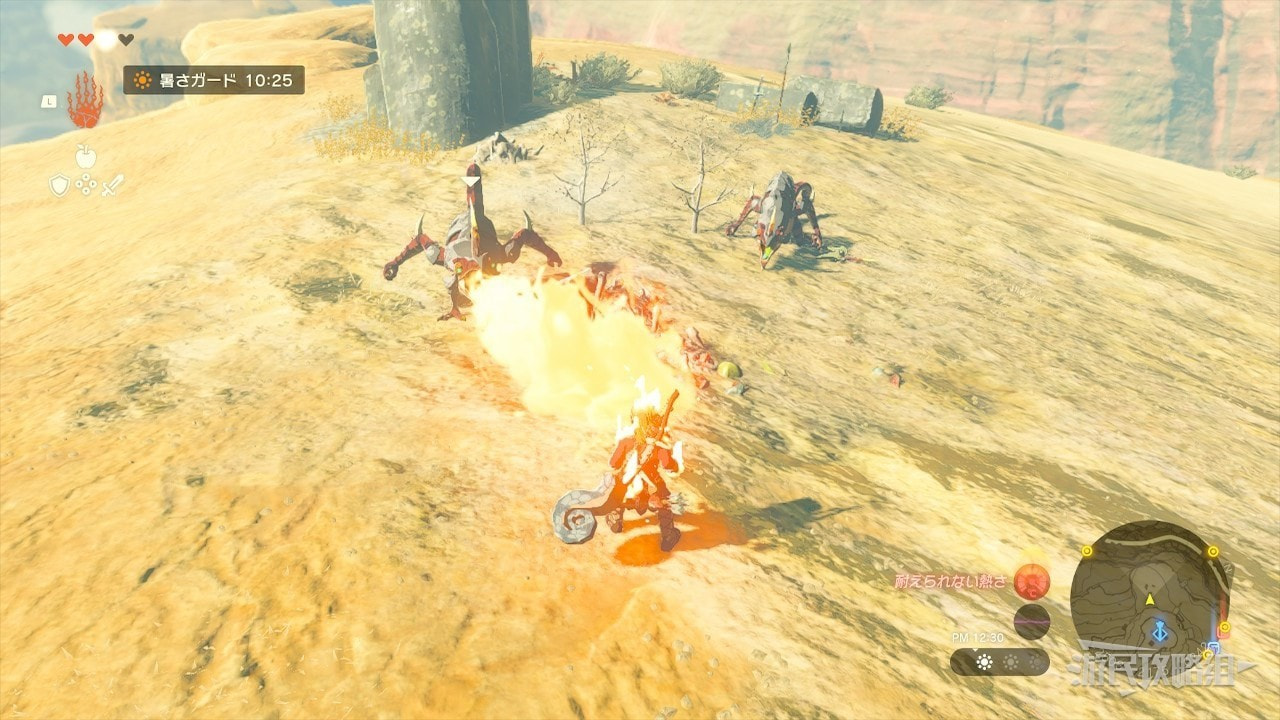
Task: Click the dark noise level gauge
Action: (1031, 621)
